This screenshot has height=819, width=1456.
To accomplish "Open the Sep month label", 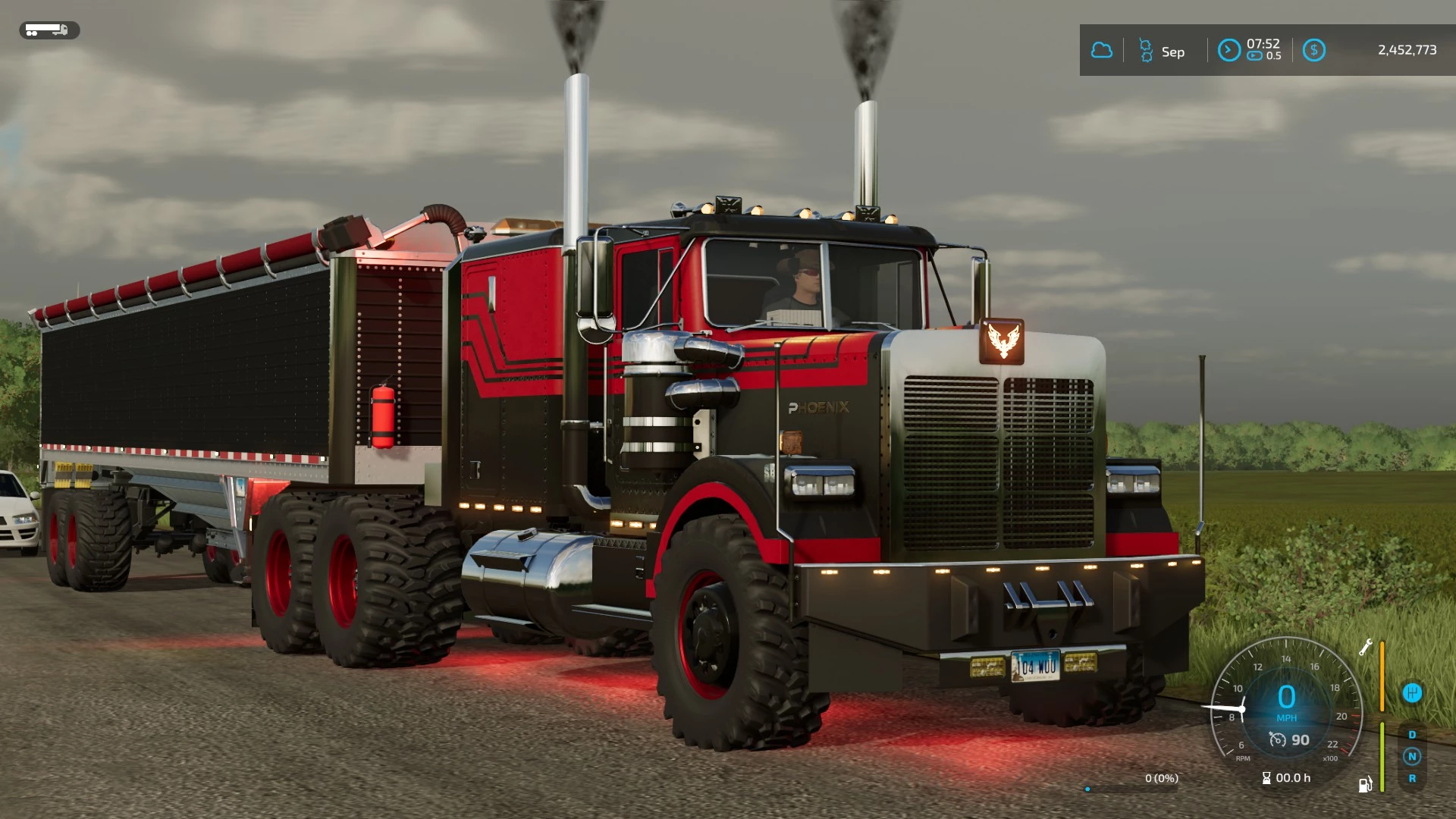I will click(1172, 52).
